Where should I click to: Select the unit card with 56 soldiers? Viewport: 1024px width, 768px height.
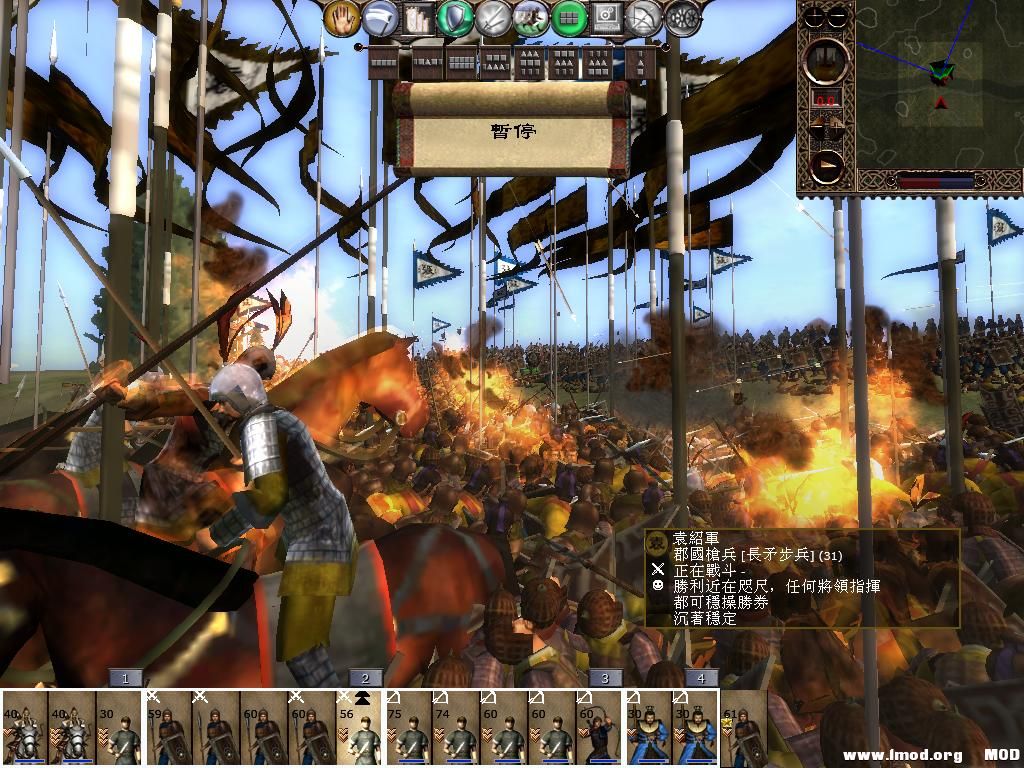[362, 730]
